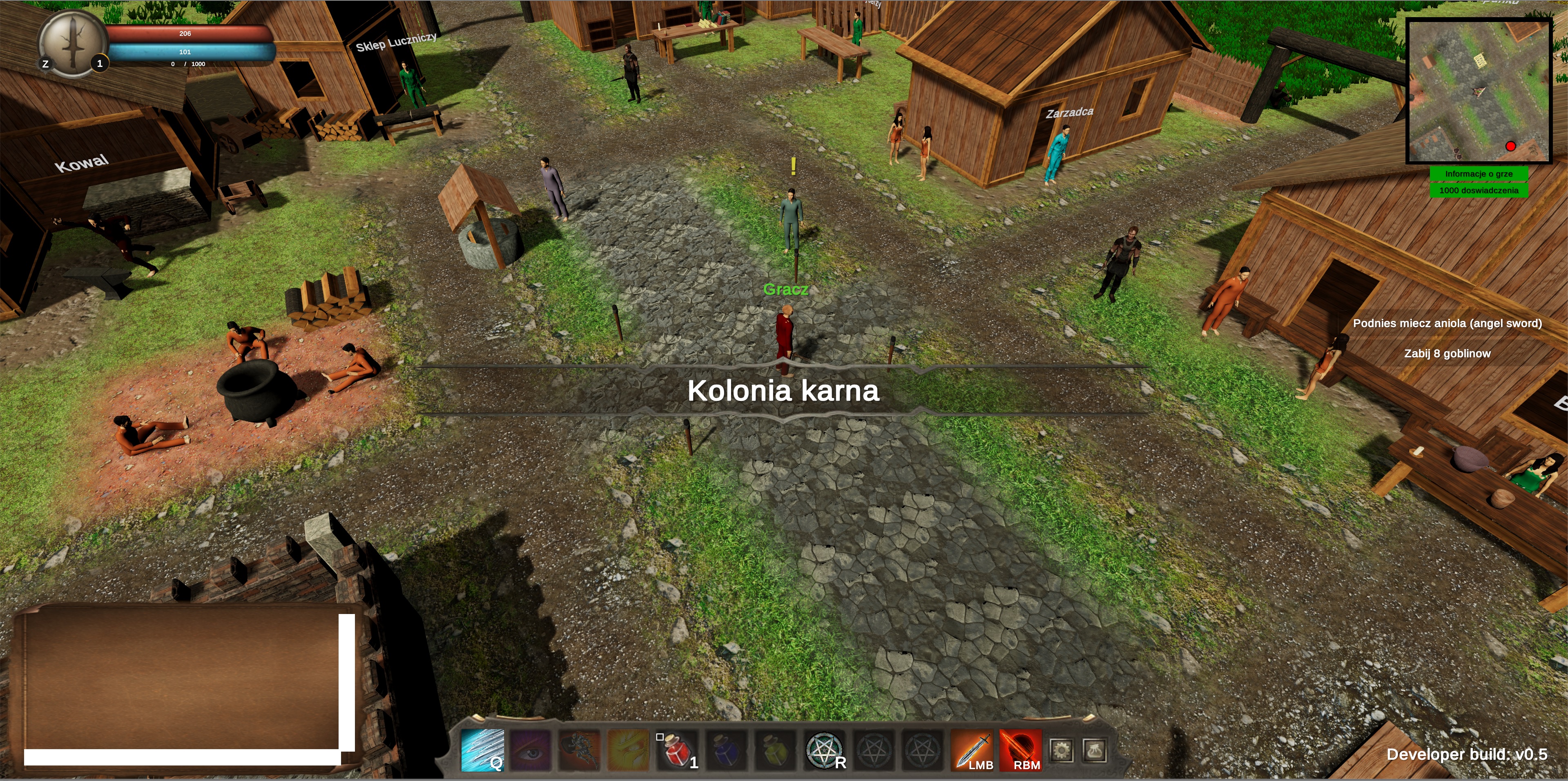
Task: Select the yellow potion slot
Action: pos(775,750)
